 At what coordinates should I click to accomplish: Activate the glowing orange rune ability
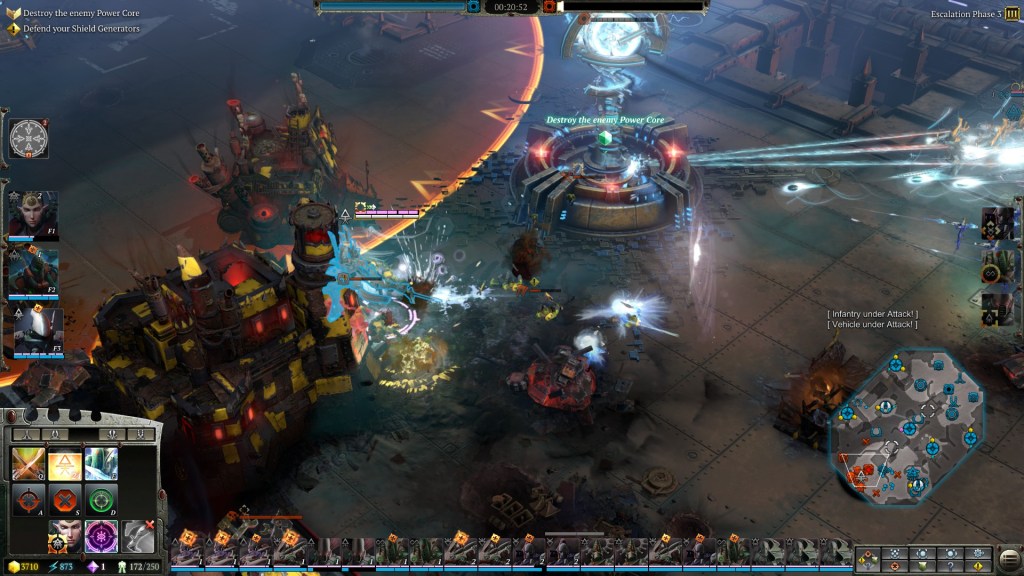64,463
